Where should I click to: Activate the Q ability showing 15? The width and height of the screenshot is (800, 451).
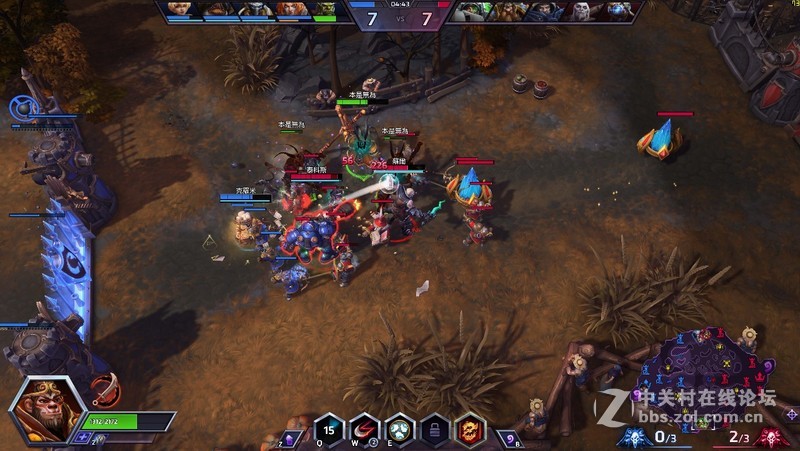pyautogui.click(x=331, y=429)
